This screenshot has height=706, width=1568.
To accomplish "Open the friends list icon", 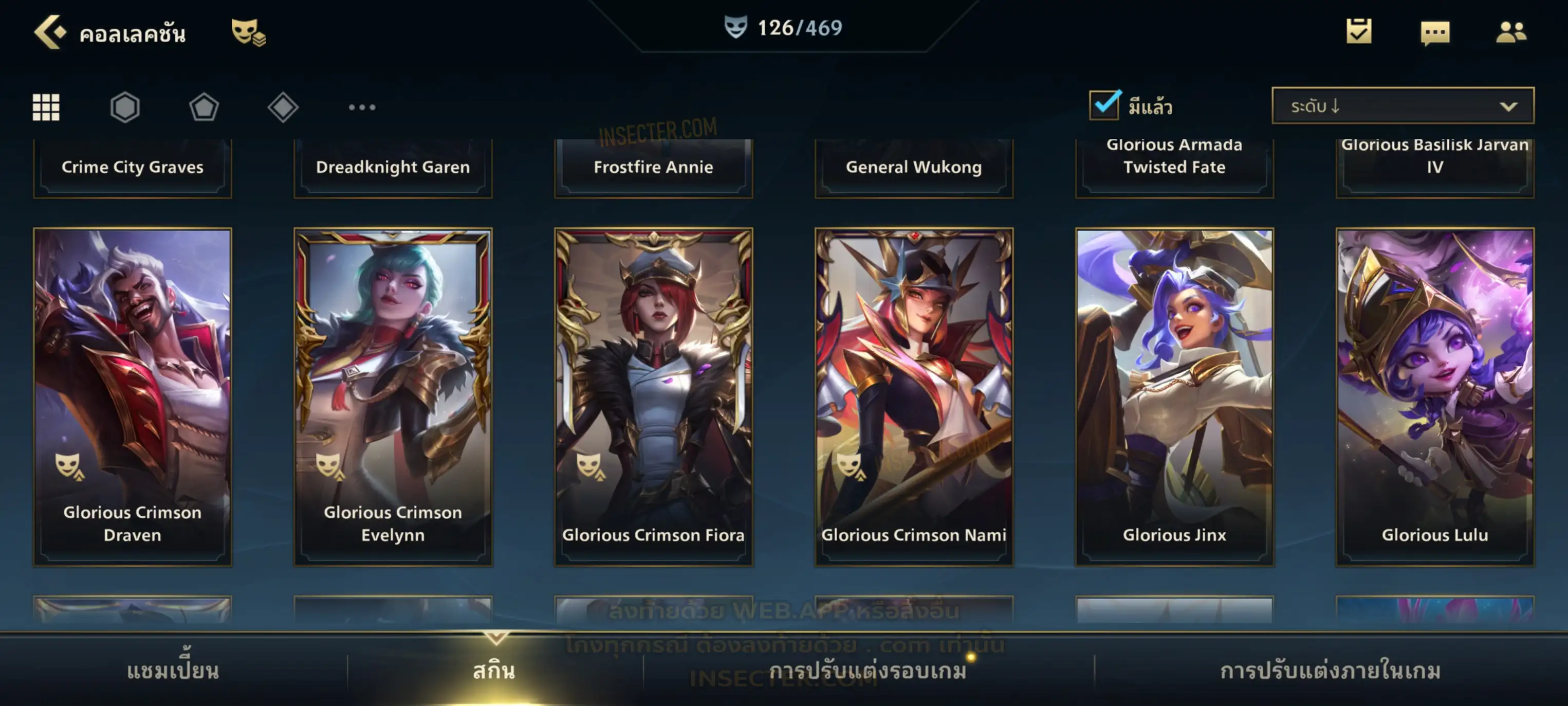I will click(1511, 32).
